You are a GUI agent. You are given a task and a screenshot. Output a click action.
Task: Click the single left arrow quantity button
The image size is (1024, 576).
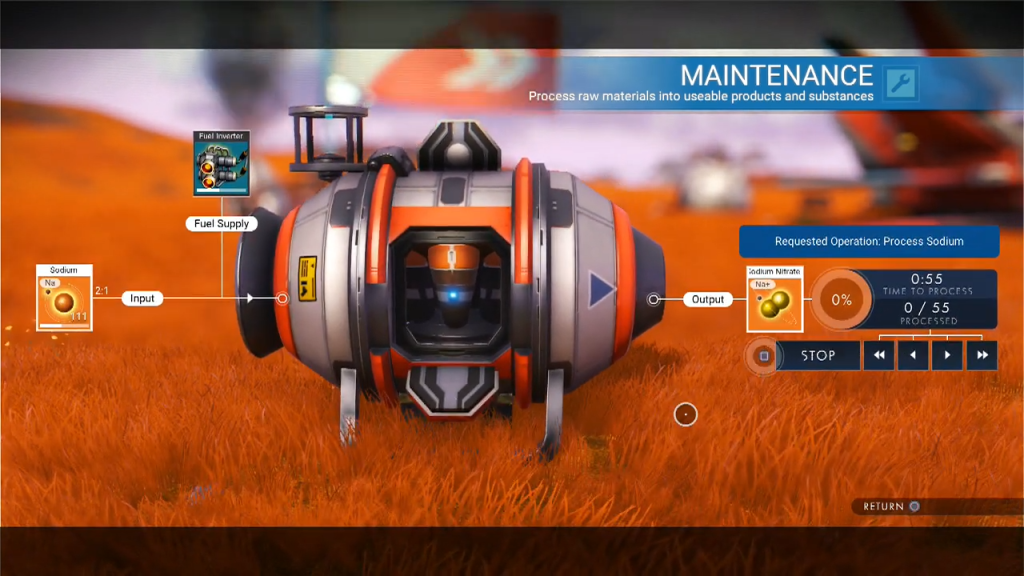913,355
